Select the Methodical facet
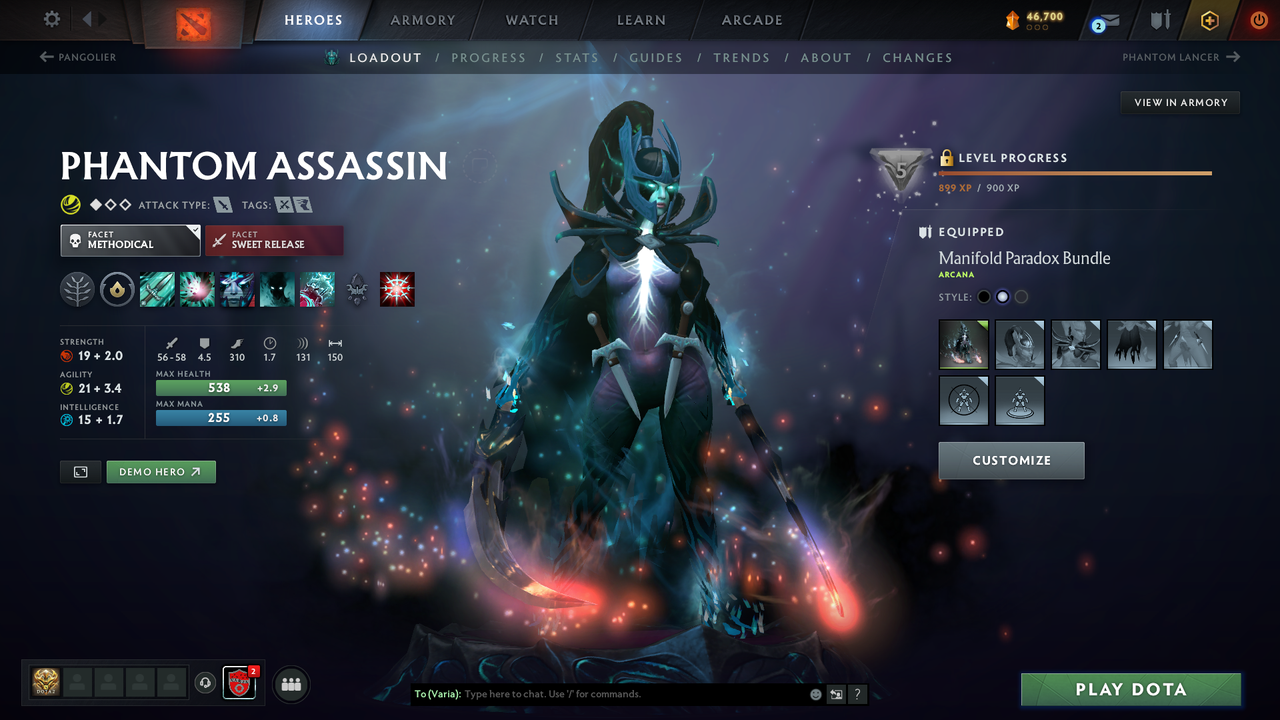Image resolution: width=1280 pixels, height=720 pixels. point(130,240)
